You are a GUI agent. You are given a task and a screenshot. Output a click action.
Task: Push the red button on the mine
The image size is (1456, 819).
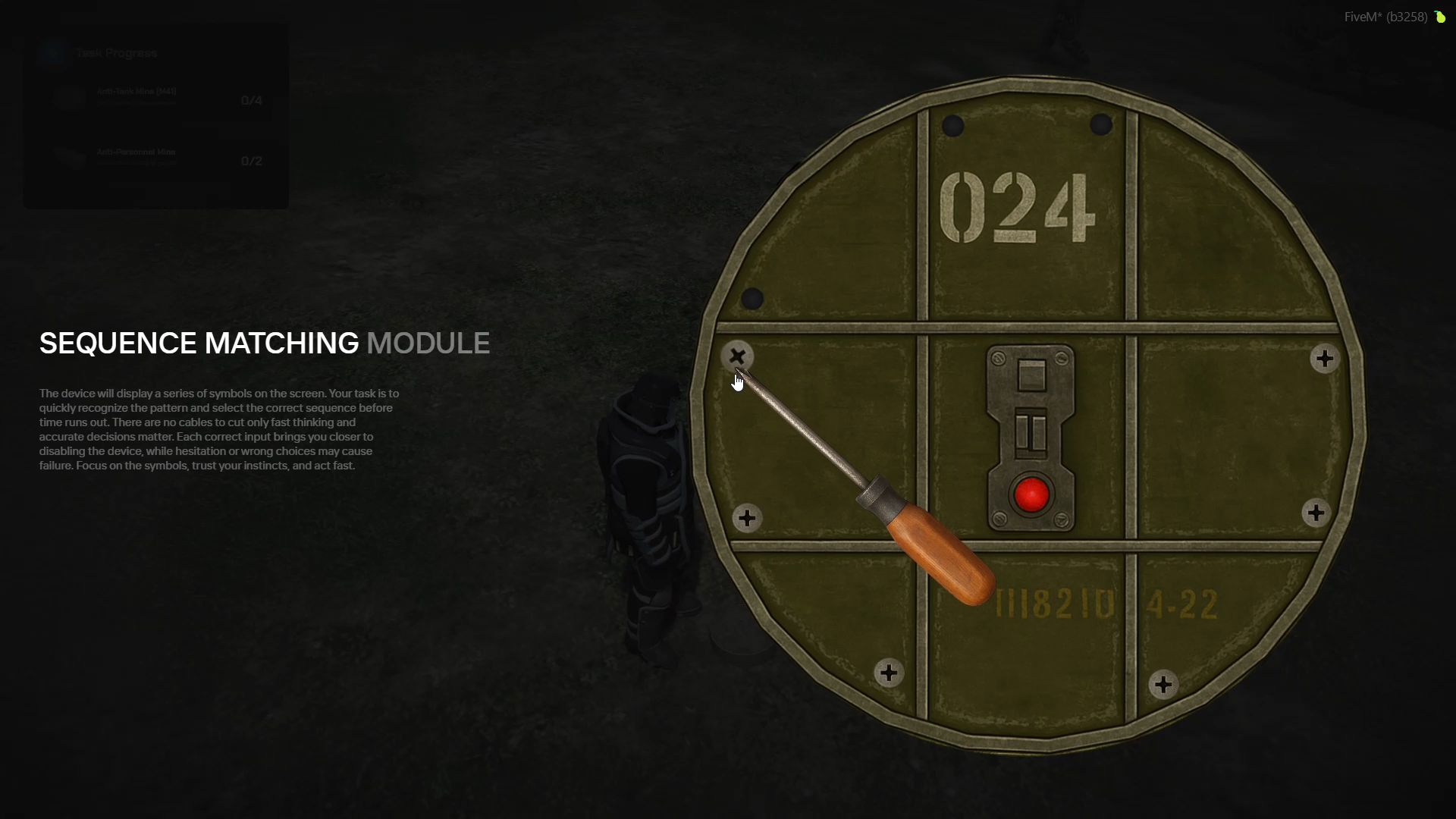(1031, 494)
